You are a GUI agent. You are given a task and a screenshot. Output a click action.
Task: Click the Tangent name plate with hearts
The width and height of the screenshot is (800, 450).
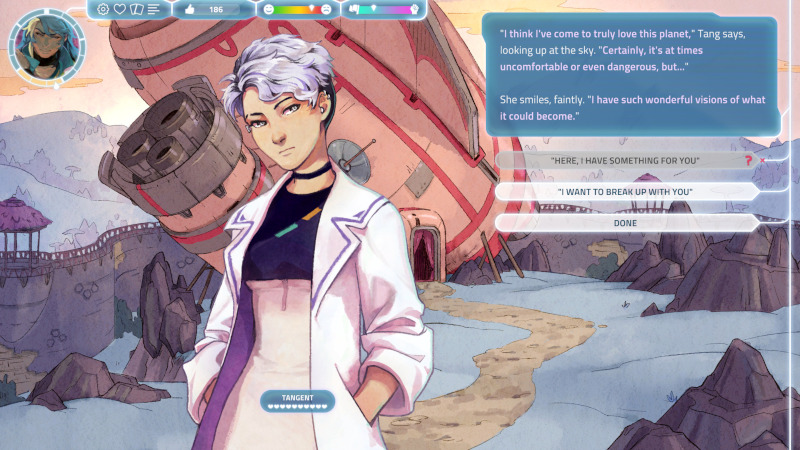point(297,401)
